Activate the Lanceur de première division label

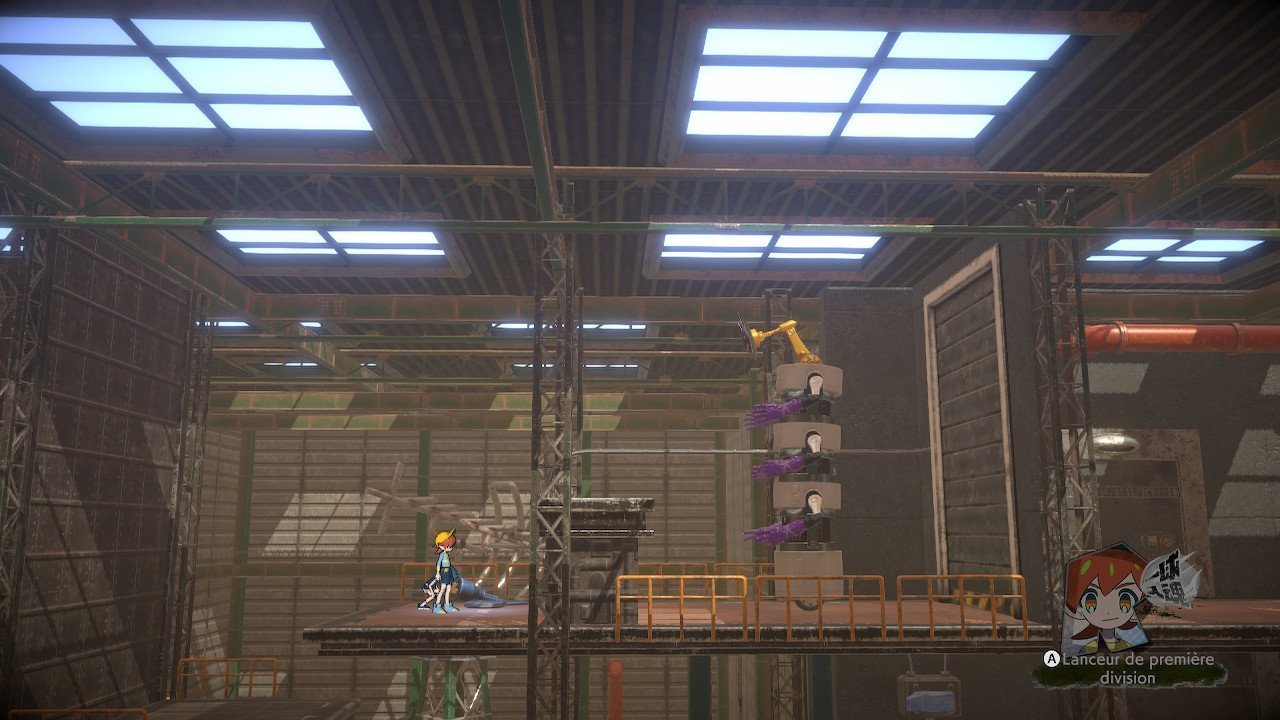click(1137, 669)
